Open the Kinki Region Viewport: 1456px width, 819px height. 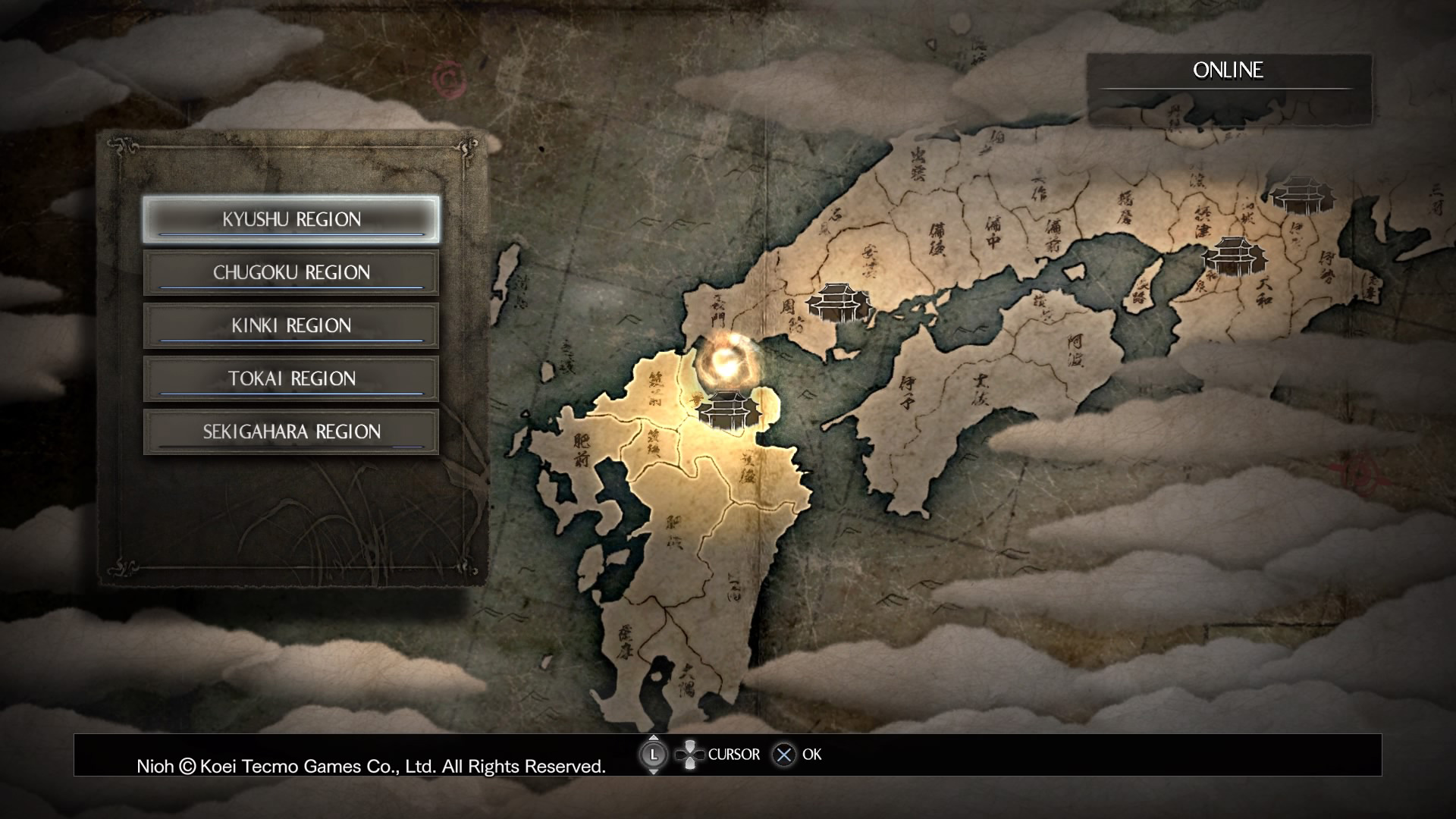(291, 326)
